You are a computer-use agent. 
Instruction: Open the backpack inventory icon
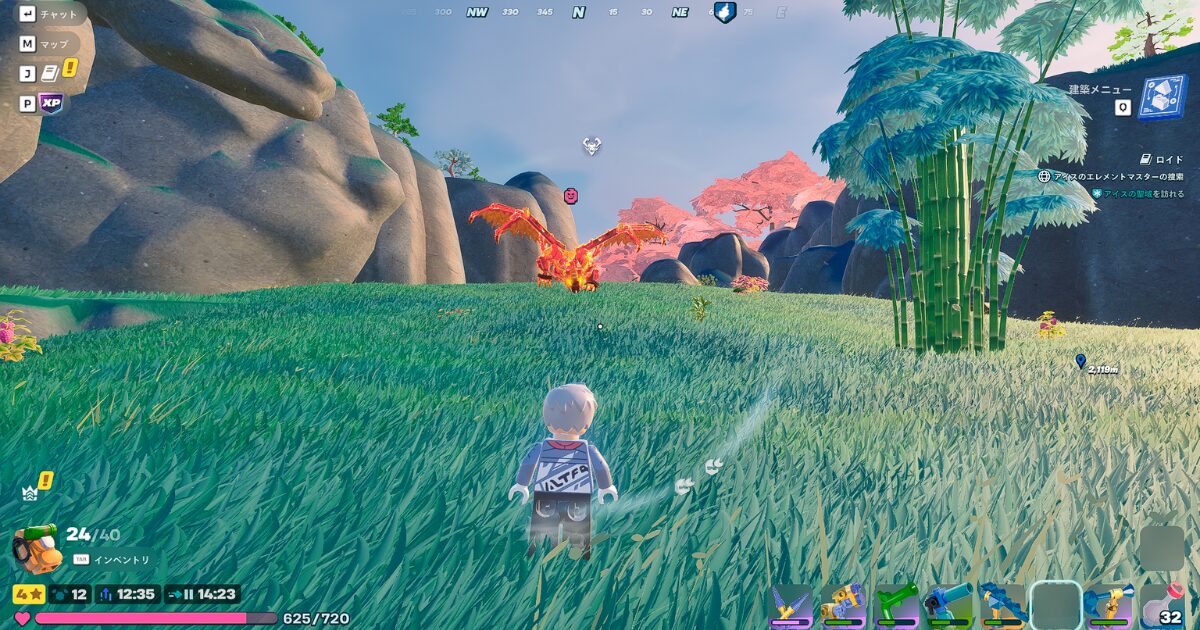click(x=36, y=548)
